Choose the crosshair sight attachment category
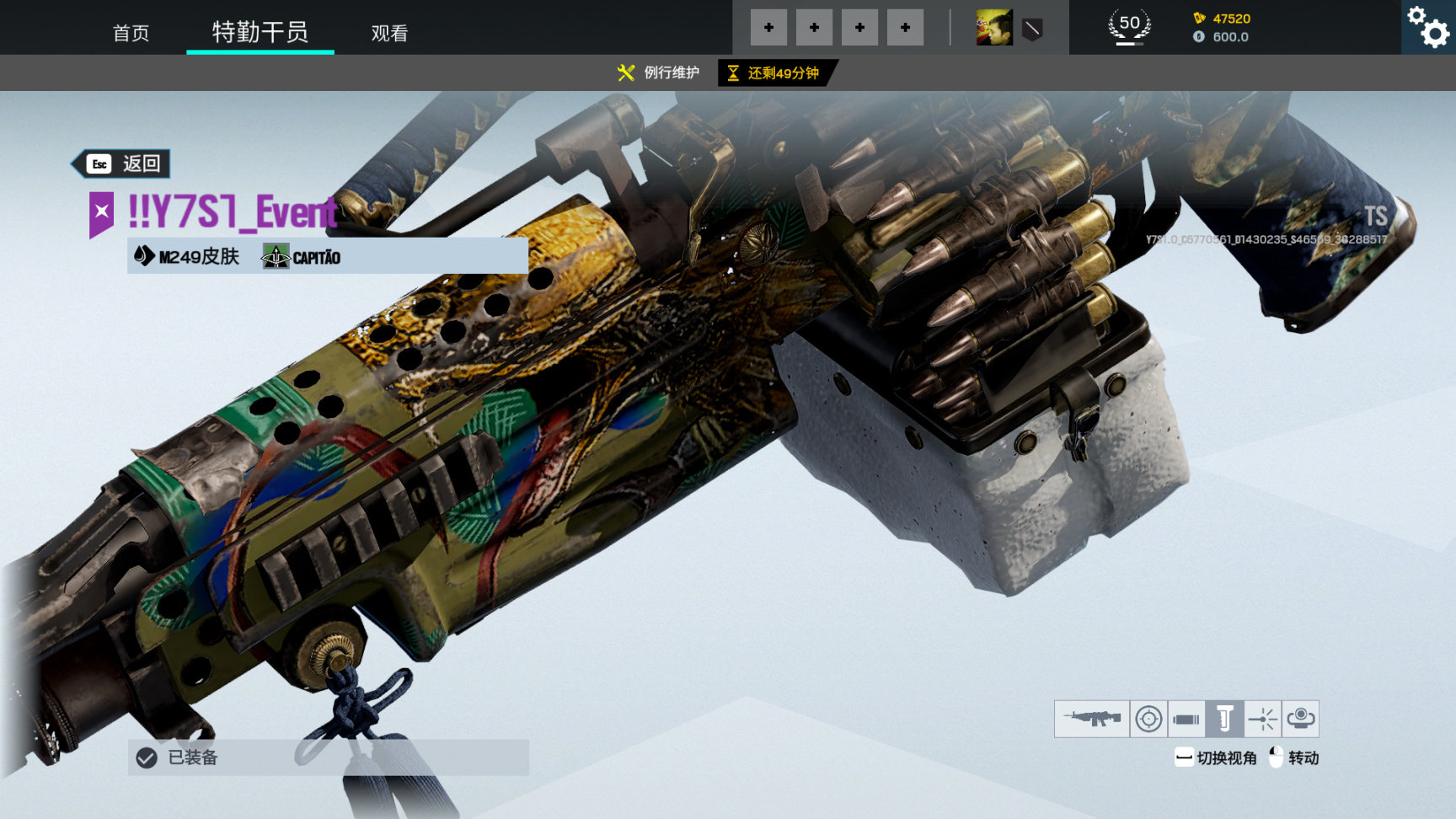 [1148, 719]
